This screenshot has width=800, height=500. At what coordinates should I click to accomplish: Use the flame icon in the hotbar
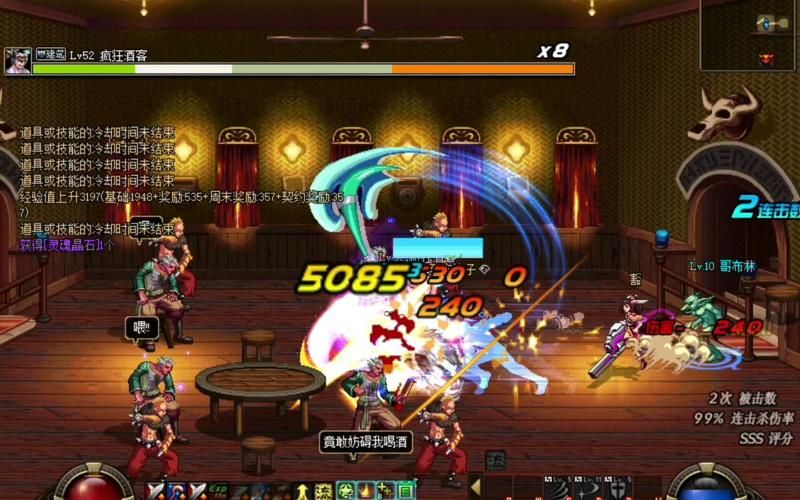365,491
